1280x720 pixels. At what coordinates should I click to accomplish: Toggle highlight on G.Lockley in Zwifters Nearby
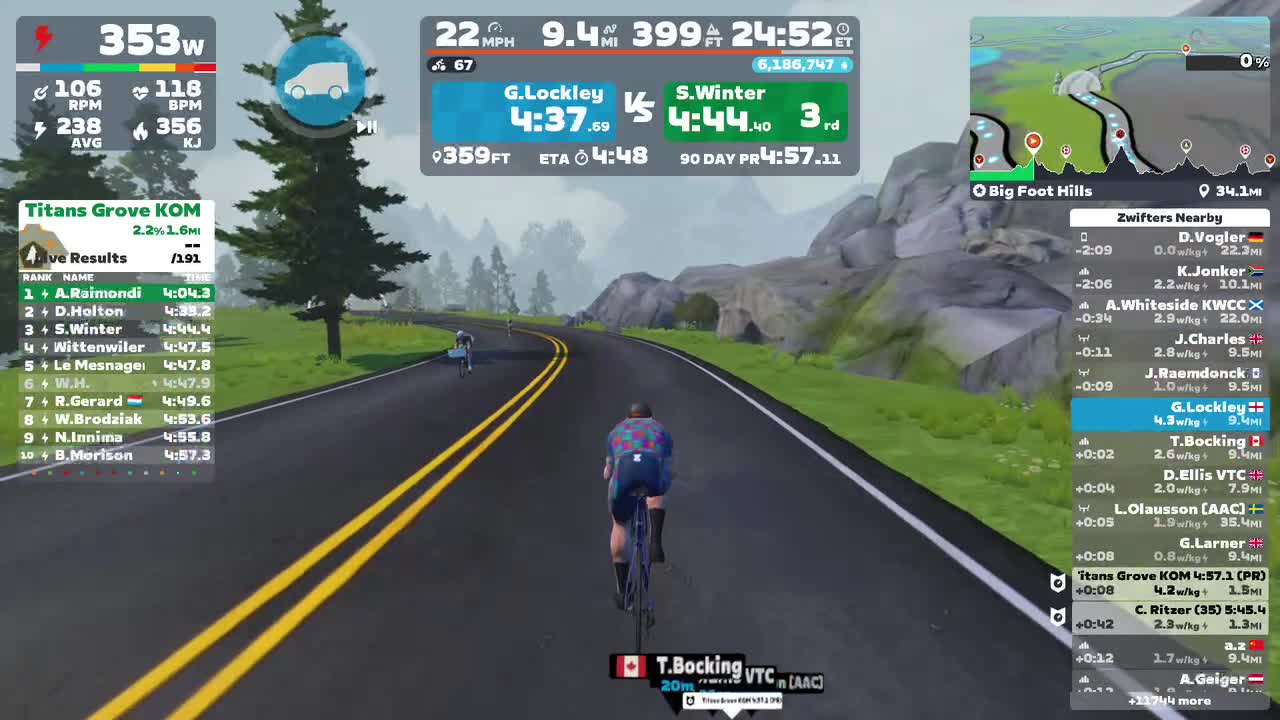[1170, 413]
